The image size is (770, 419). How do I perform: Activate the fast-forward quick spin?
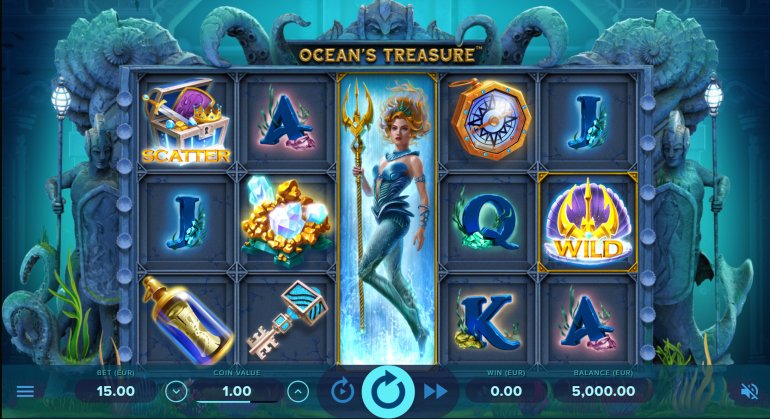pos(435,391)
